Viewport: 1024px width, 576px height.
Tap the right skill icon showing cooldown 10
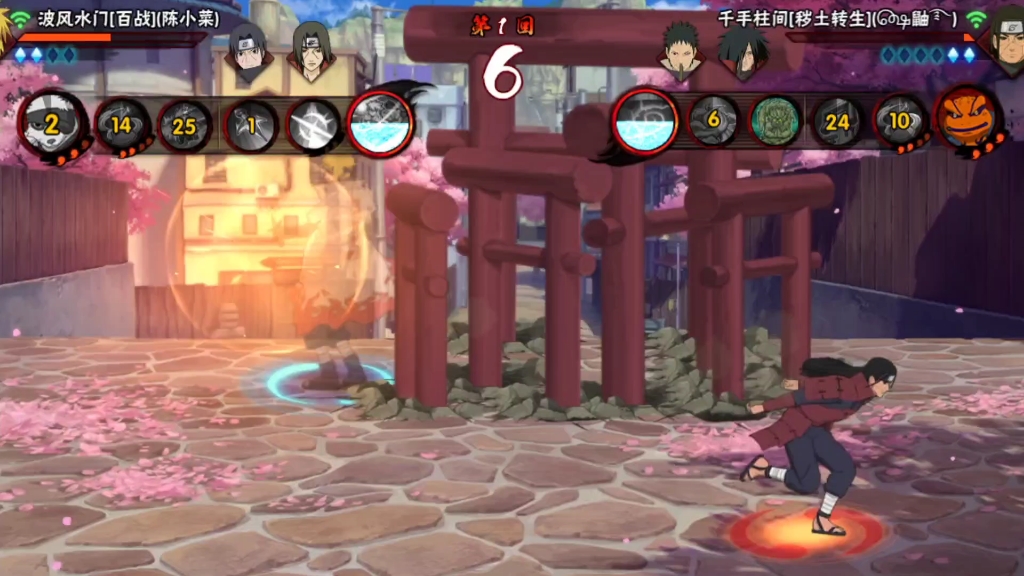[900, 121]
